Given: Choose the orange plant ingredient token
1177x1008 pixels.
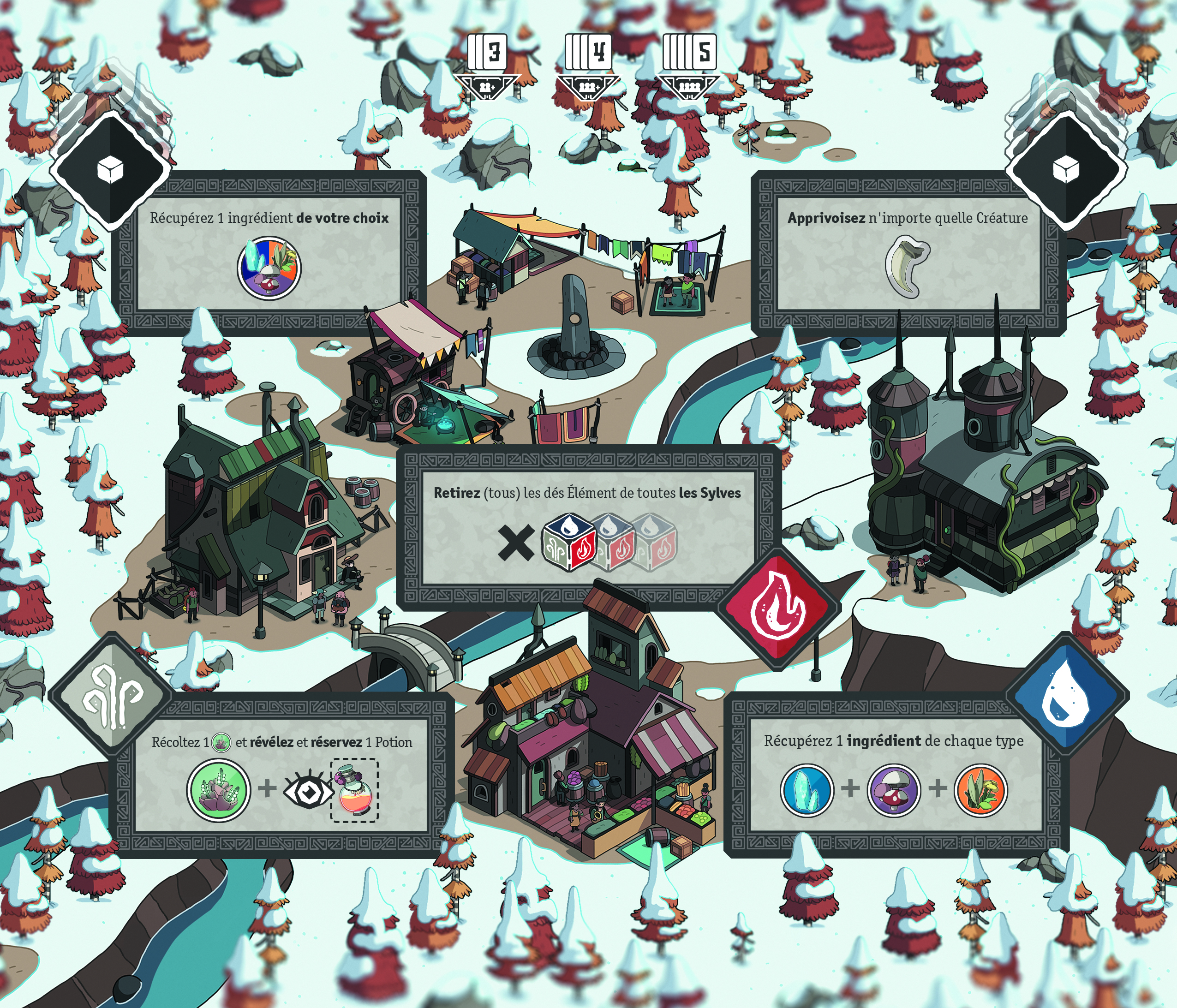Looking at the screenshot, I should (981, 790).
